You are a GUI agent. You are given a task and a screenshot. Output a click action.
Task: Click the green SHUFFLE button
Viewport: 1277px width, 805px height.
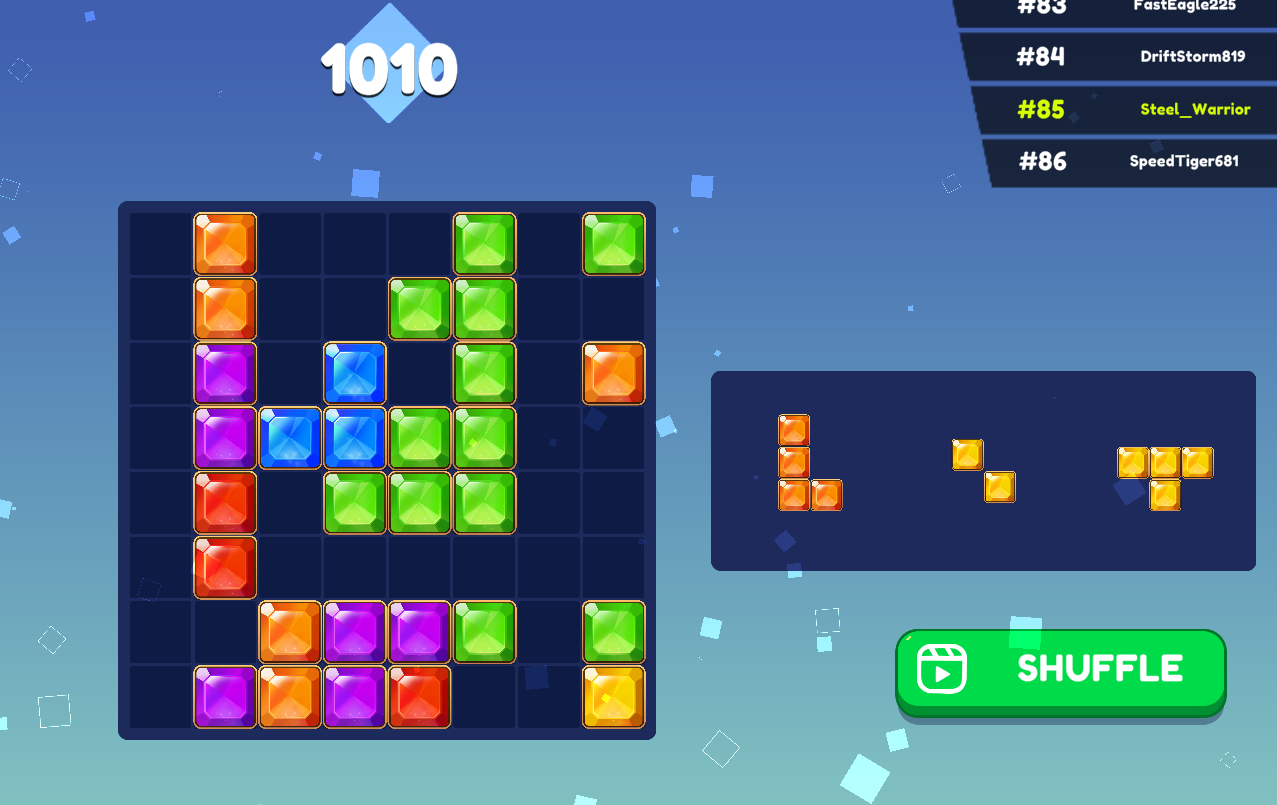[x=1060, y=670]
